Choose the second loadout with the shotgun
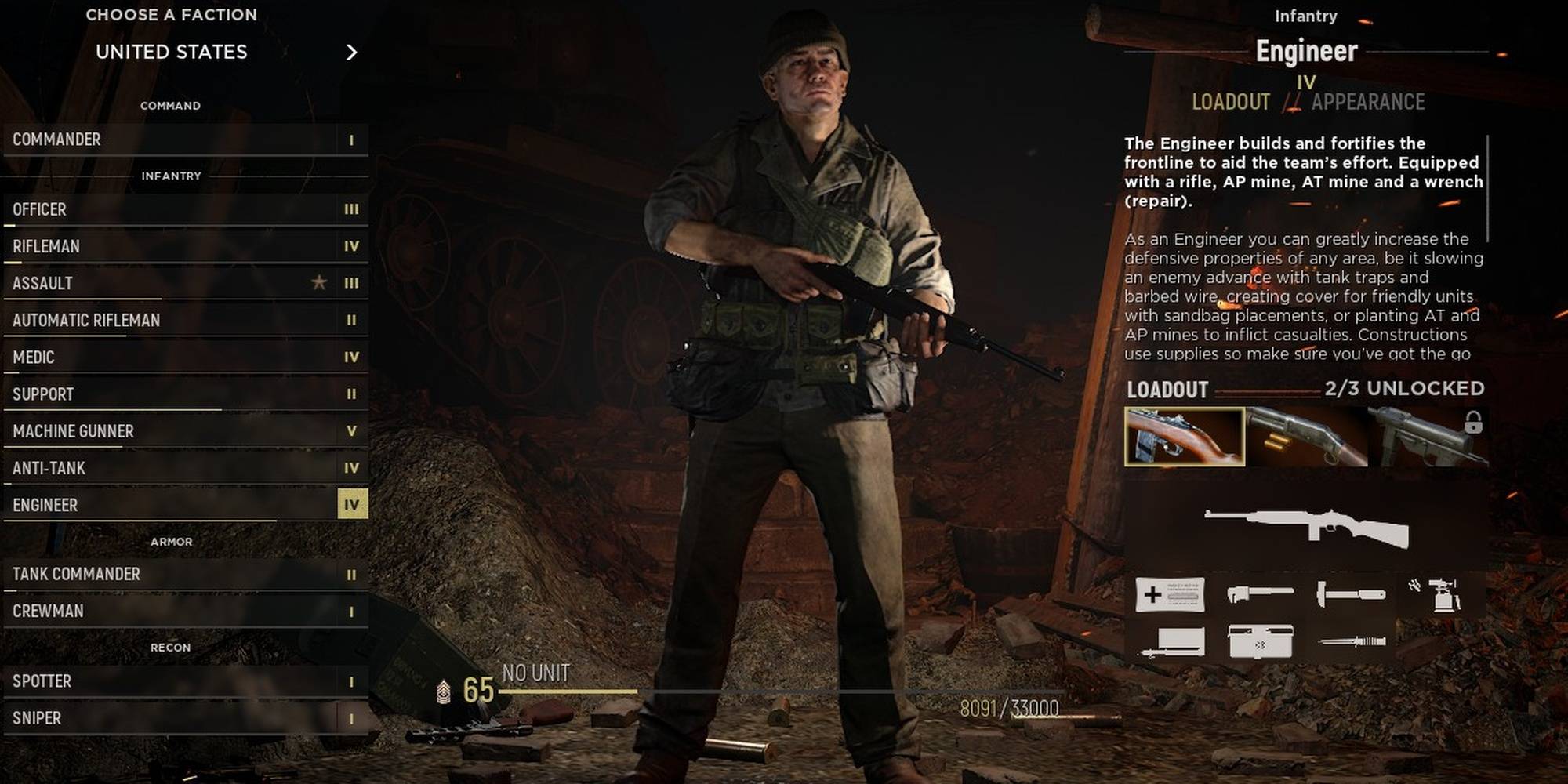The image size is (1568, 784). (x=1306, y=437)
